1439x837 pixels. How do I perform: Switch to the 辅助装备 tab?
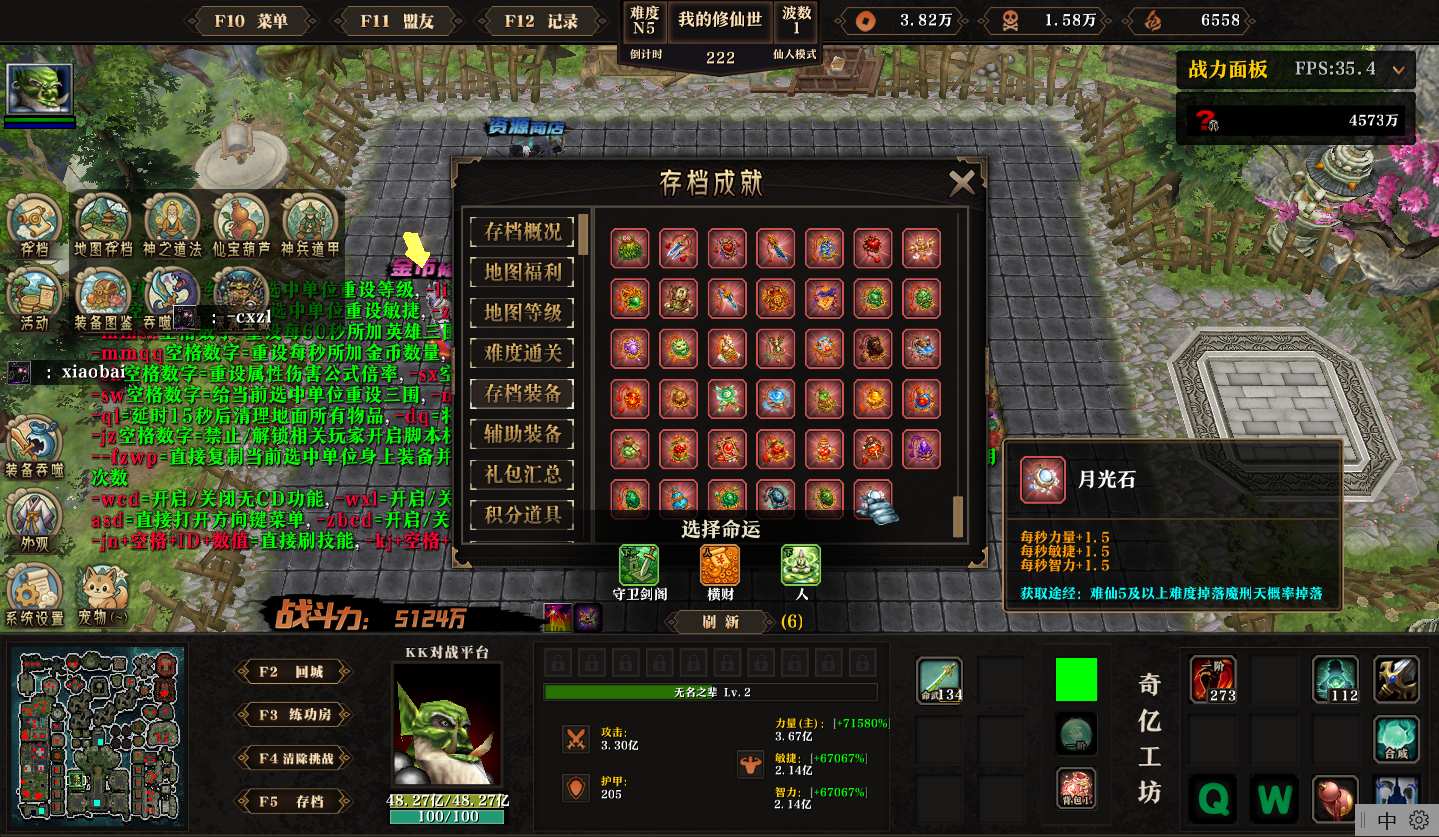(522, 433)
